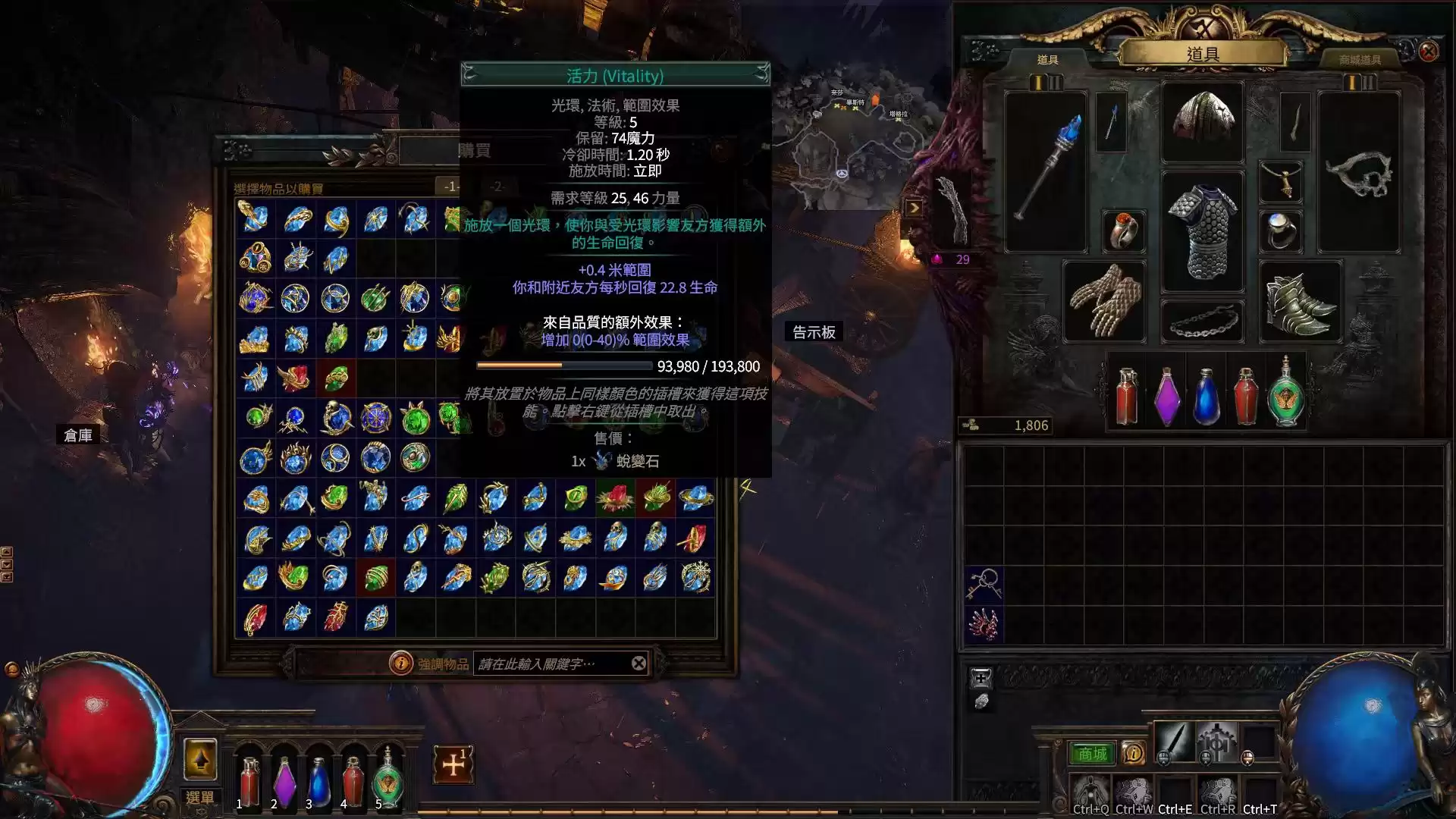Click the yellow arrow beside the minimap
The image size is (1456, 819).
(x=914, y=208)
